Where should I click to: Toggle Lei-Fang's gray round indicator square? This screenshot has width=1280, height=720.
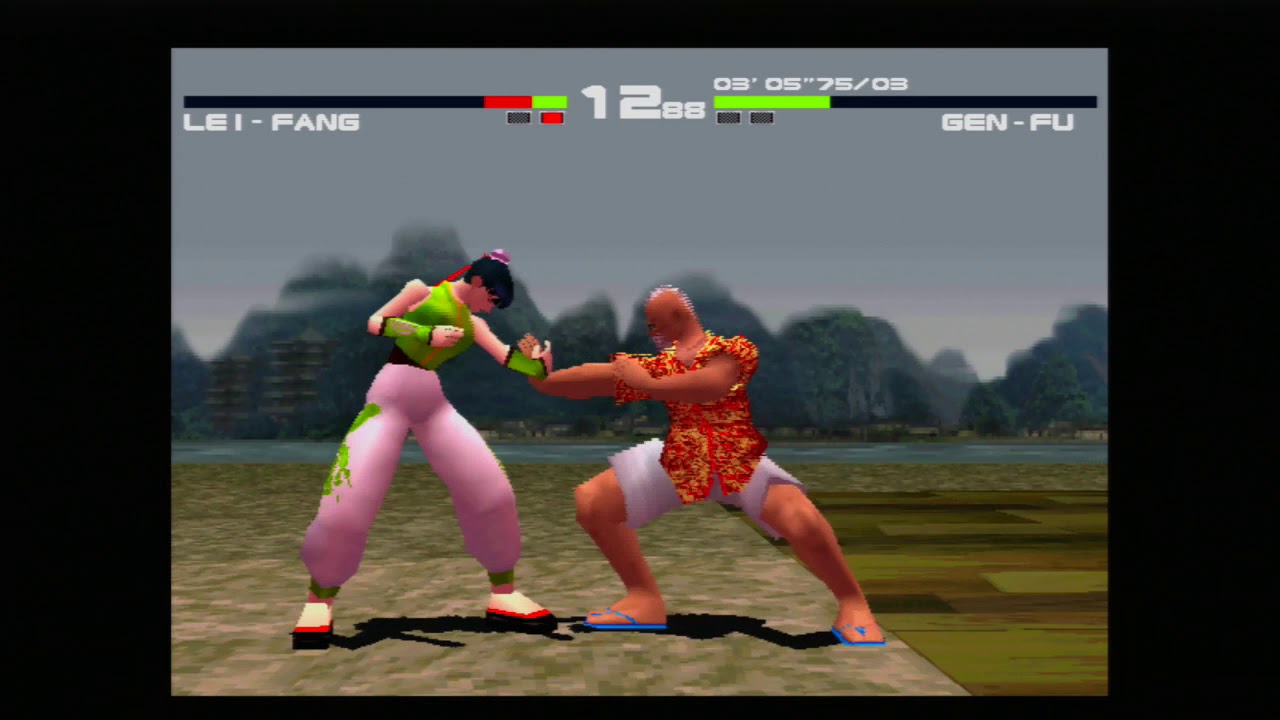pos(518,117)
